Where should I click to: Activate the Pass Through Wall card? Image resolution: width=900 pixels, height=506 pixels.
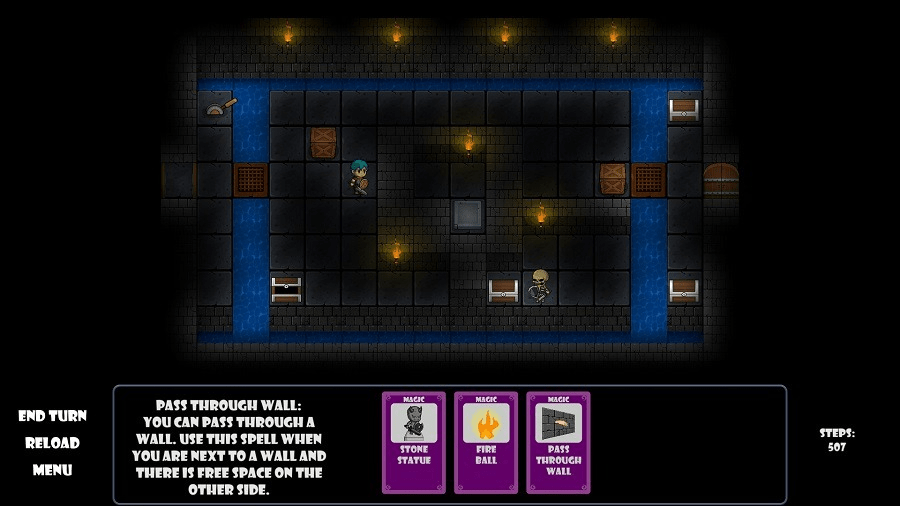coord(558,441)
